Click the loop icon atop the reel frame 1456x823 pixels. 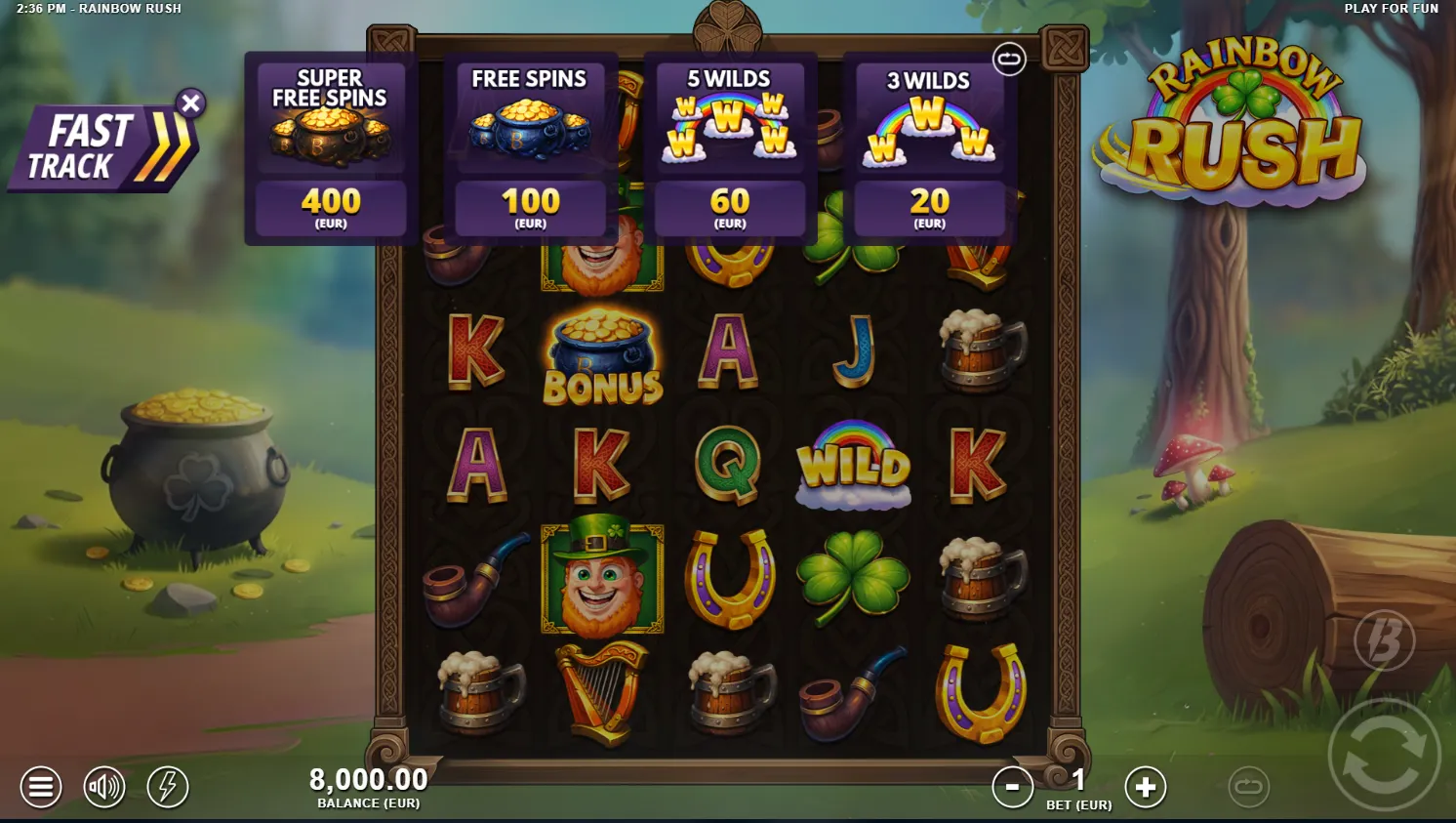pos(1009,60)
